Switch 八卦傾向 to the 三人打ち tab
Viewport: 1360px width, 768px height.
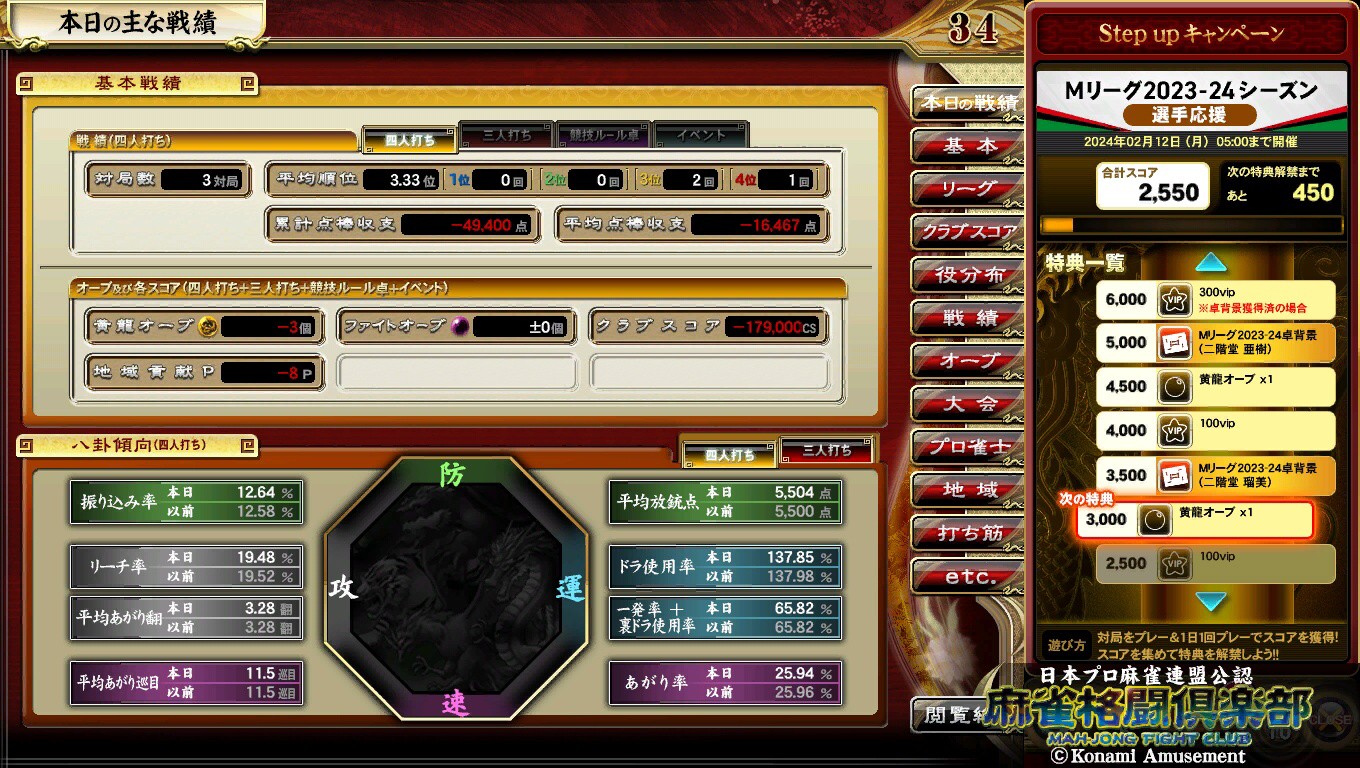(826, 450)
